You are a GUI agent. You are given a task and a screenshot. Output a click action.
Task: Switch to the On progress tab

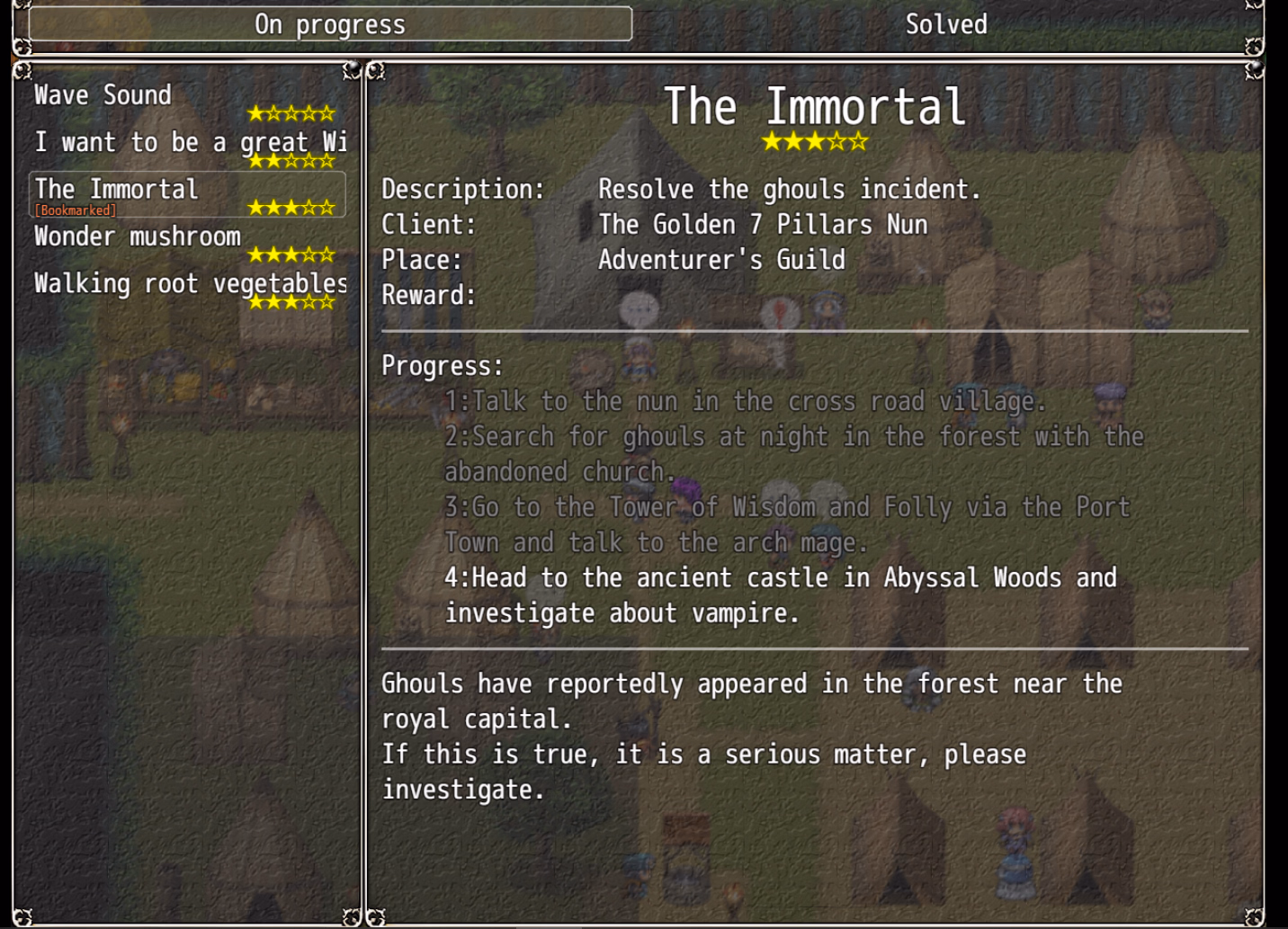(330, 24)
